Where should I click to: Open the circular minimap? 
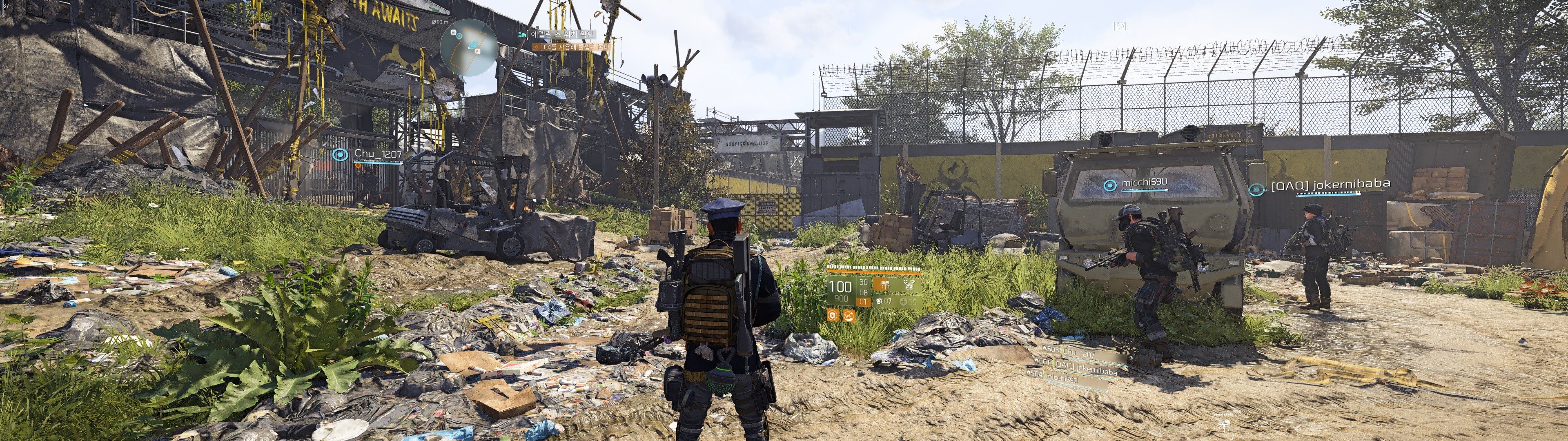click(x=469, y=47)
